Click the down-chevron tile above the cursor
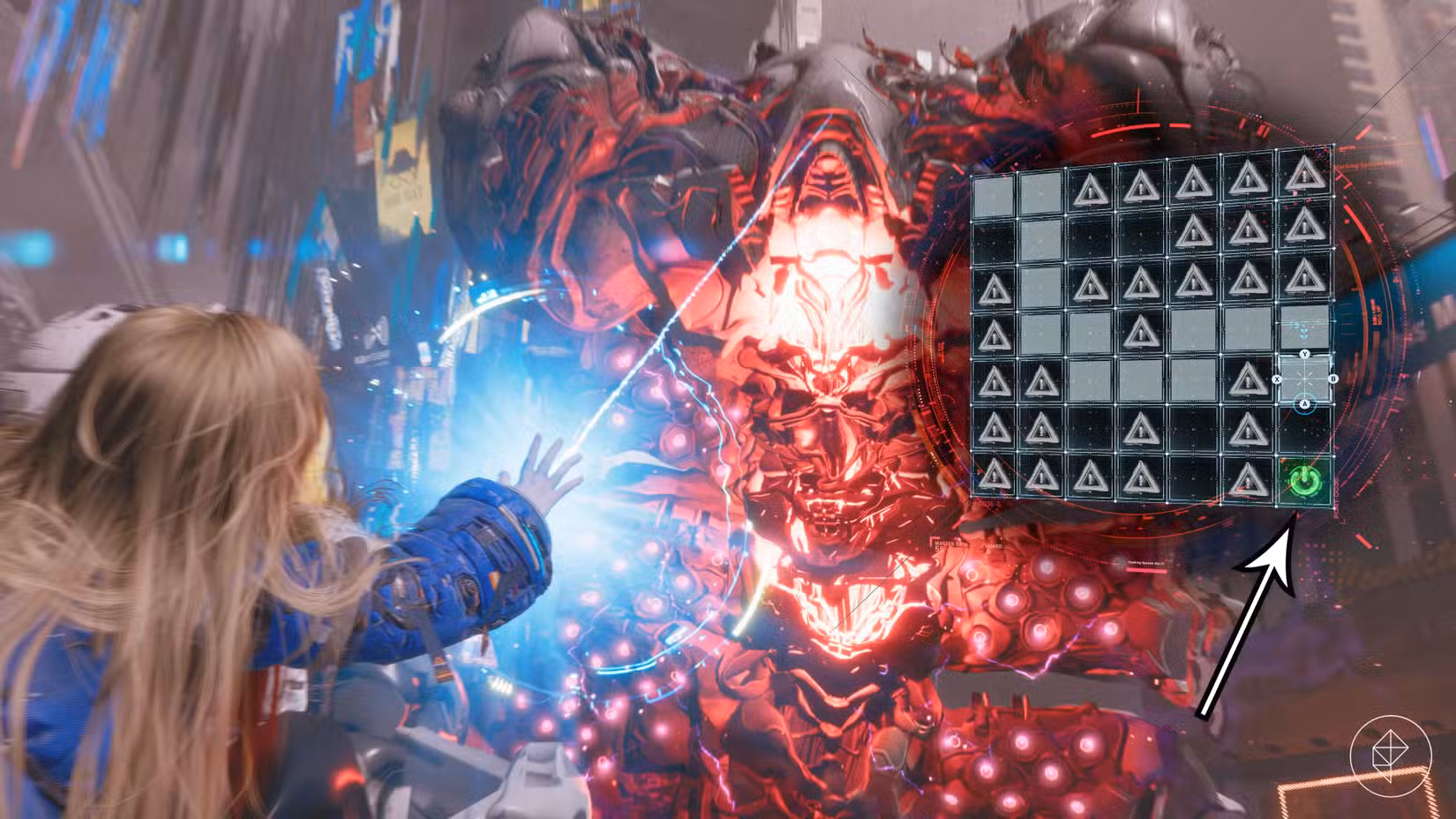 (x=1304, y=331)
